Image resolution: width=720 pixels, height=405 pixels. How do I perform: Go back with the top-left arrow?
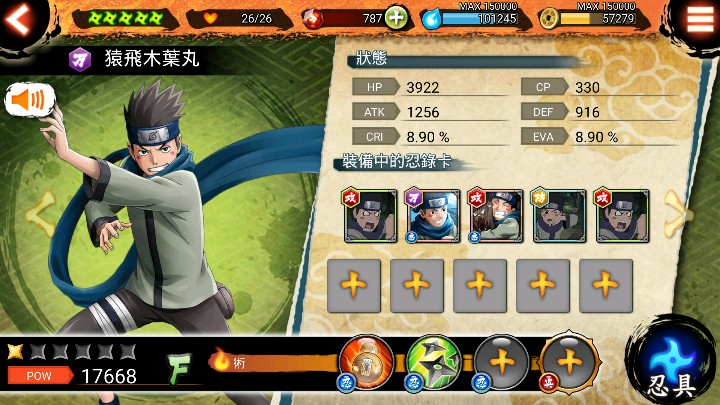click(19, 18)
